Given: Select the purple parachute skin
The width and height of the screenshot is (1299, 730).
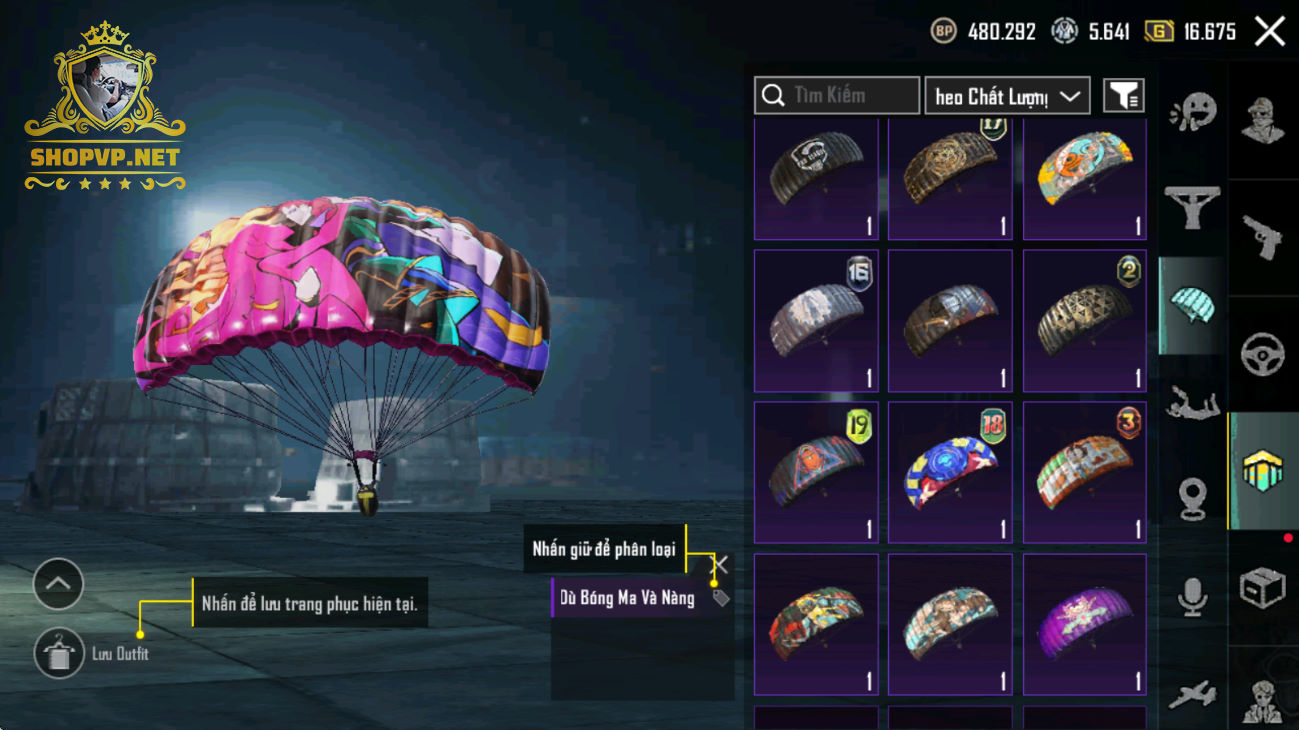Looking at the screenshot, I should click(1084, 625).
